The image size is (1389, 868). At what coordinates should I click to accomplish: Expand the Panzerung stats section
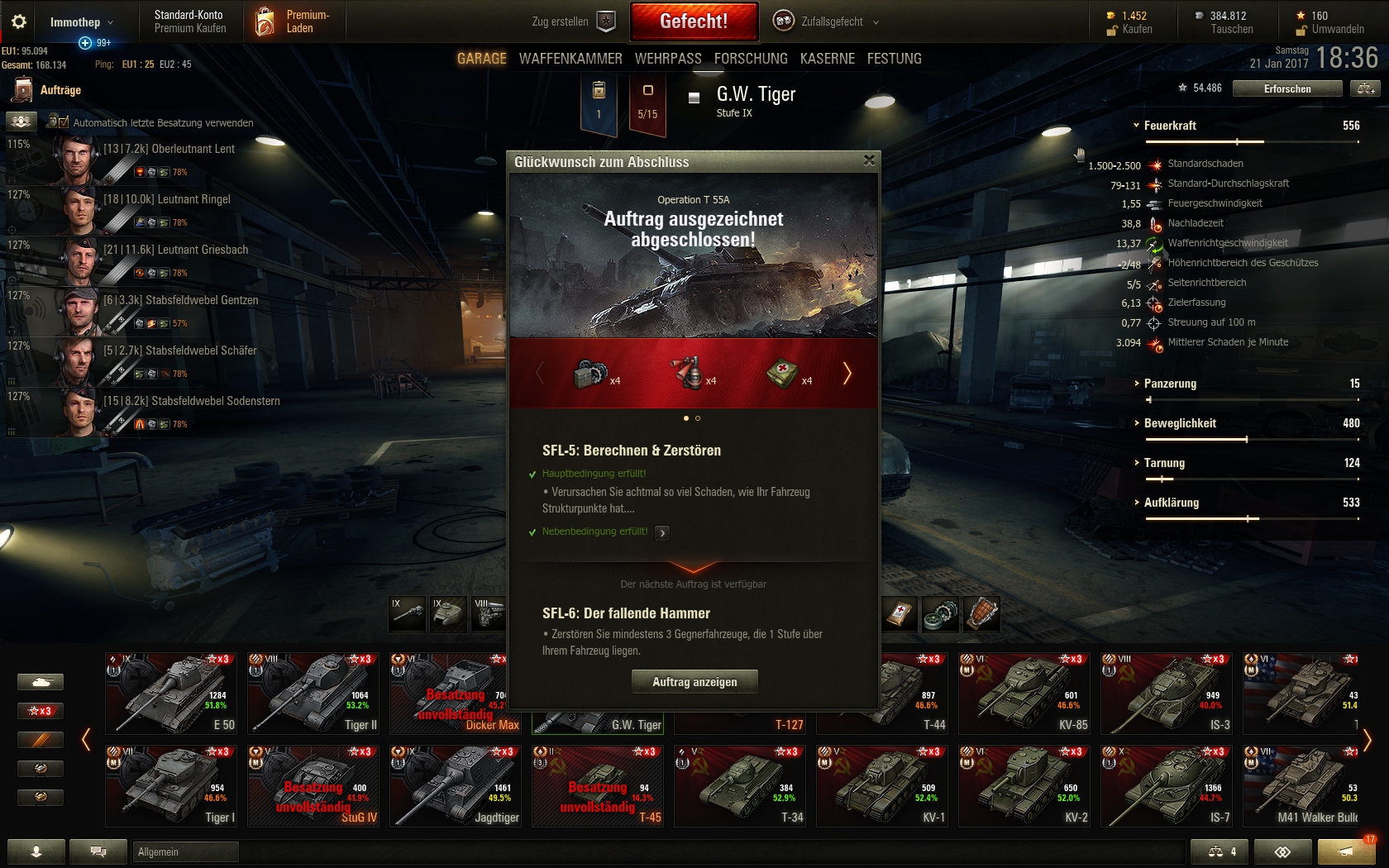pos(1169,384)
